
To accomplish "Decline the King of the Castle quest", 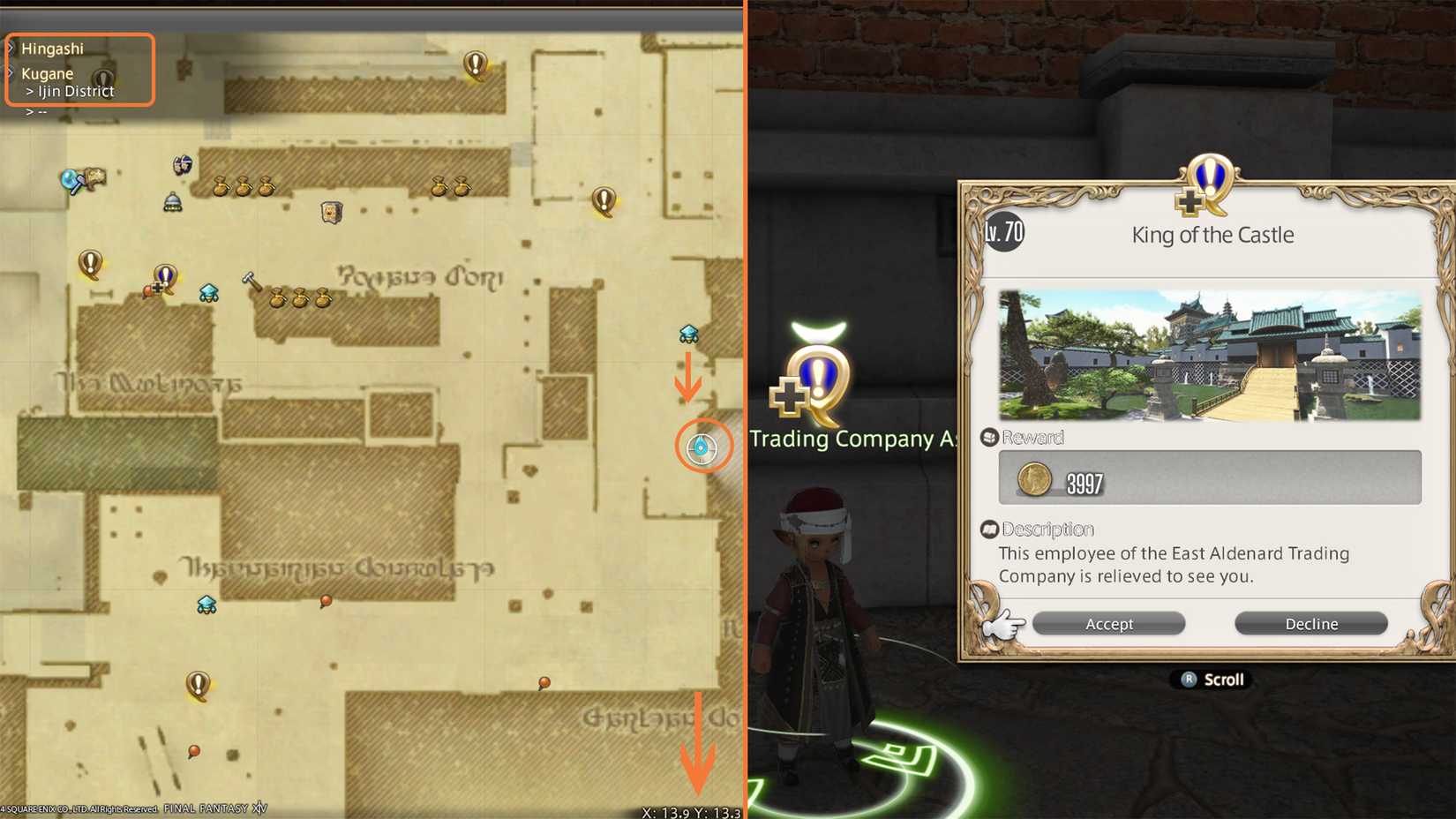I will pyautogui.click(x=1311, y=623).
